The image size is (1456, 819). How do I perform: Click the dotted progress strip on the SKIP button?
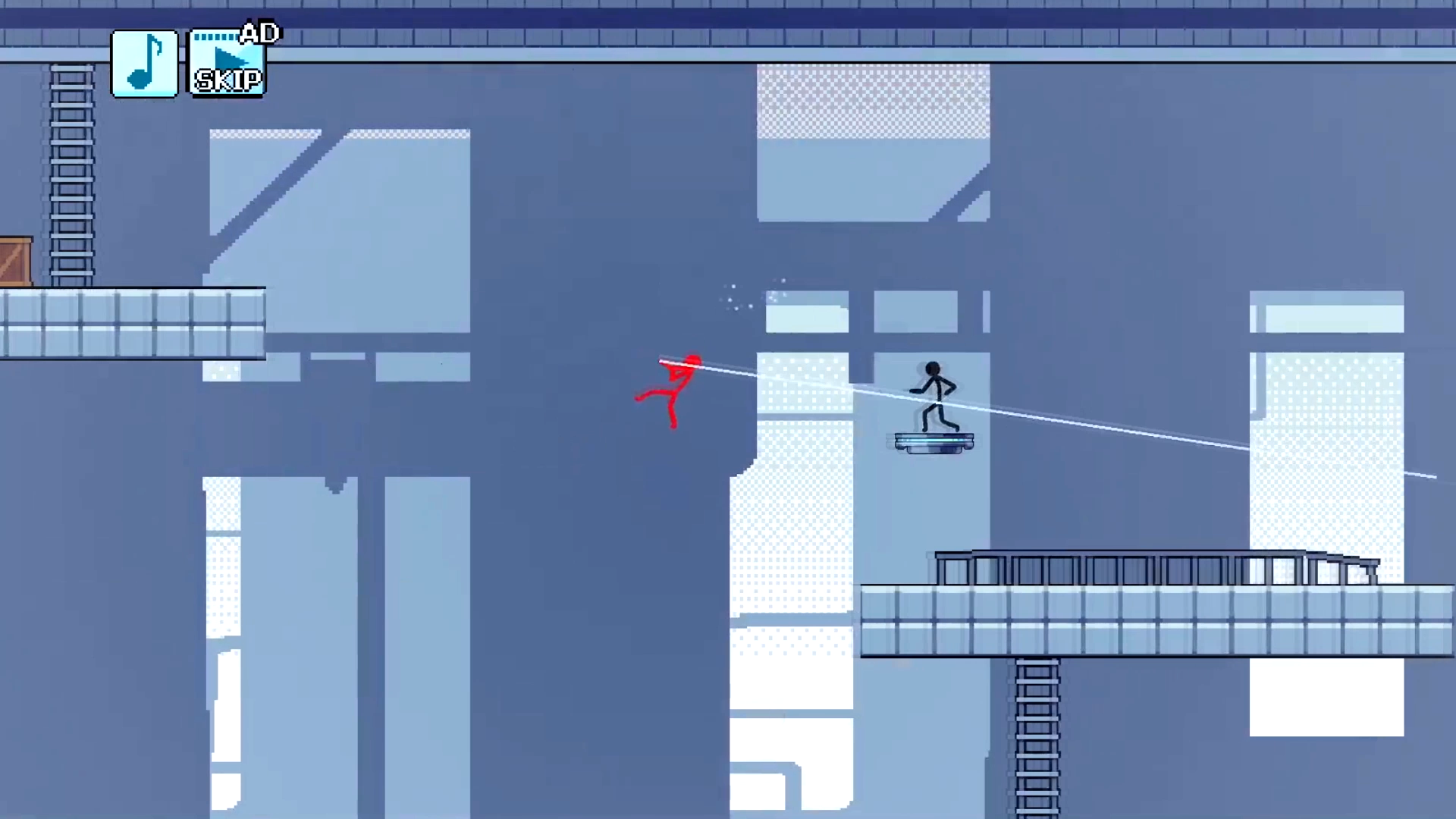[x=215, y=36]
